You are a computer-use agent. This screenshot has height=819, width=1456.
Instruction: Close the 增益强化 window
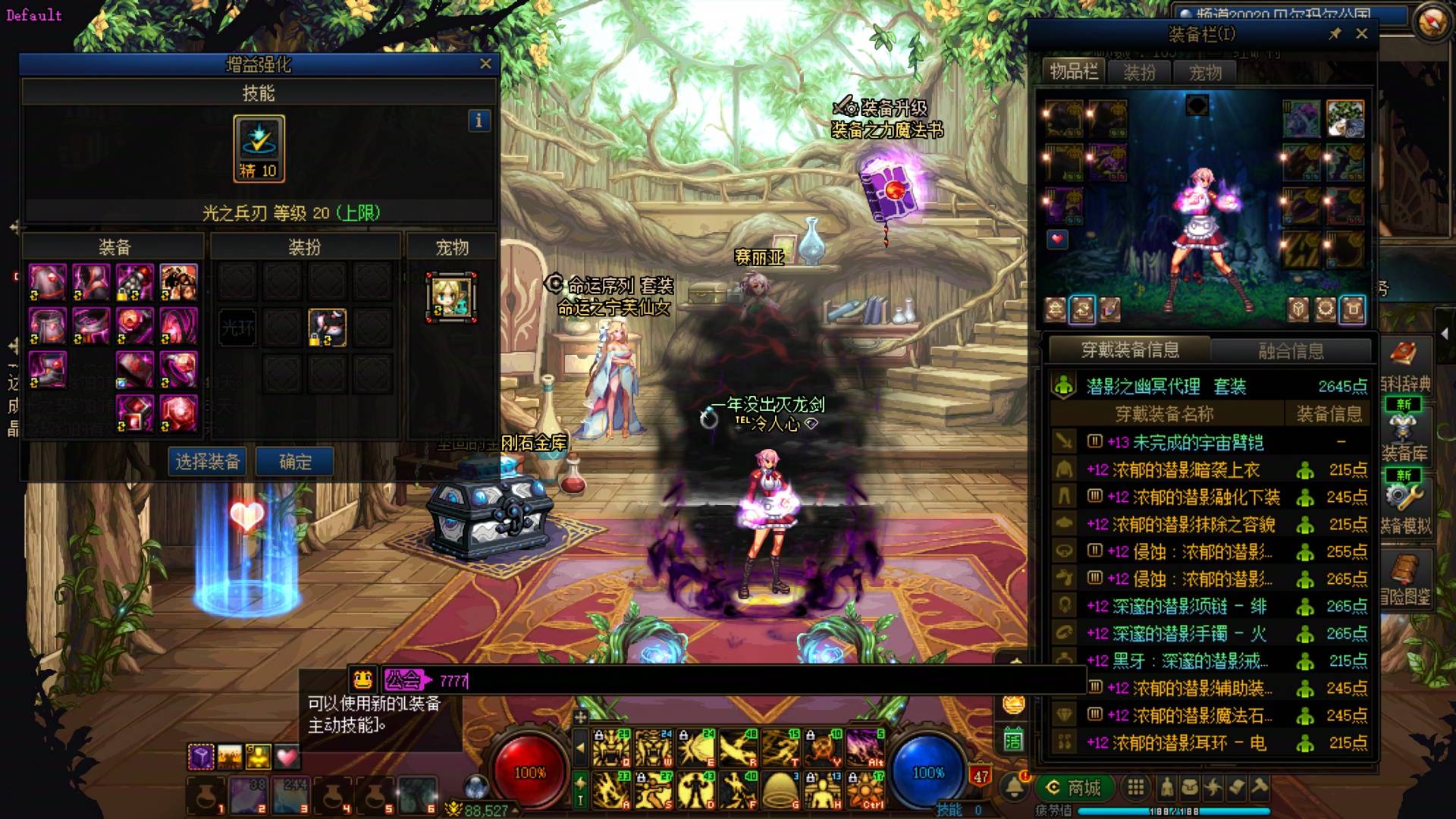tap(485, 64)
